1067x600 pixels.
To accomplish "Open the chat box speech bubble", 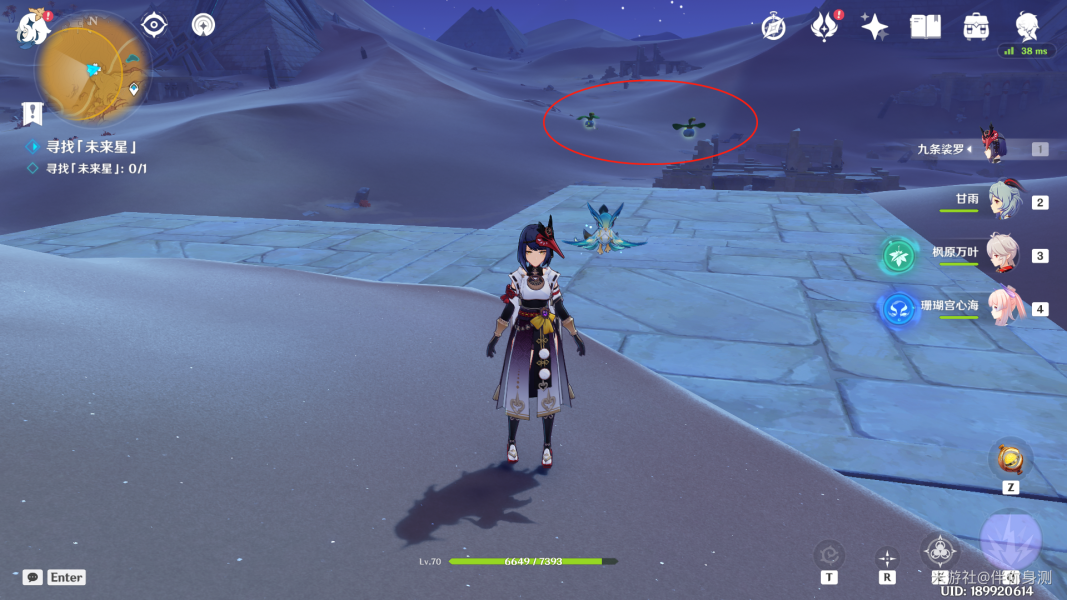I will click(33, 577).
